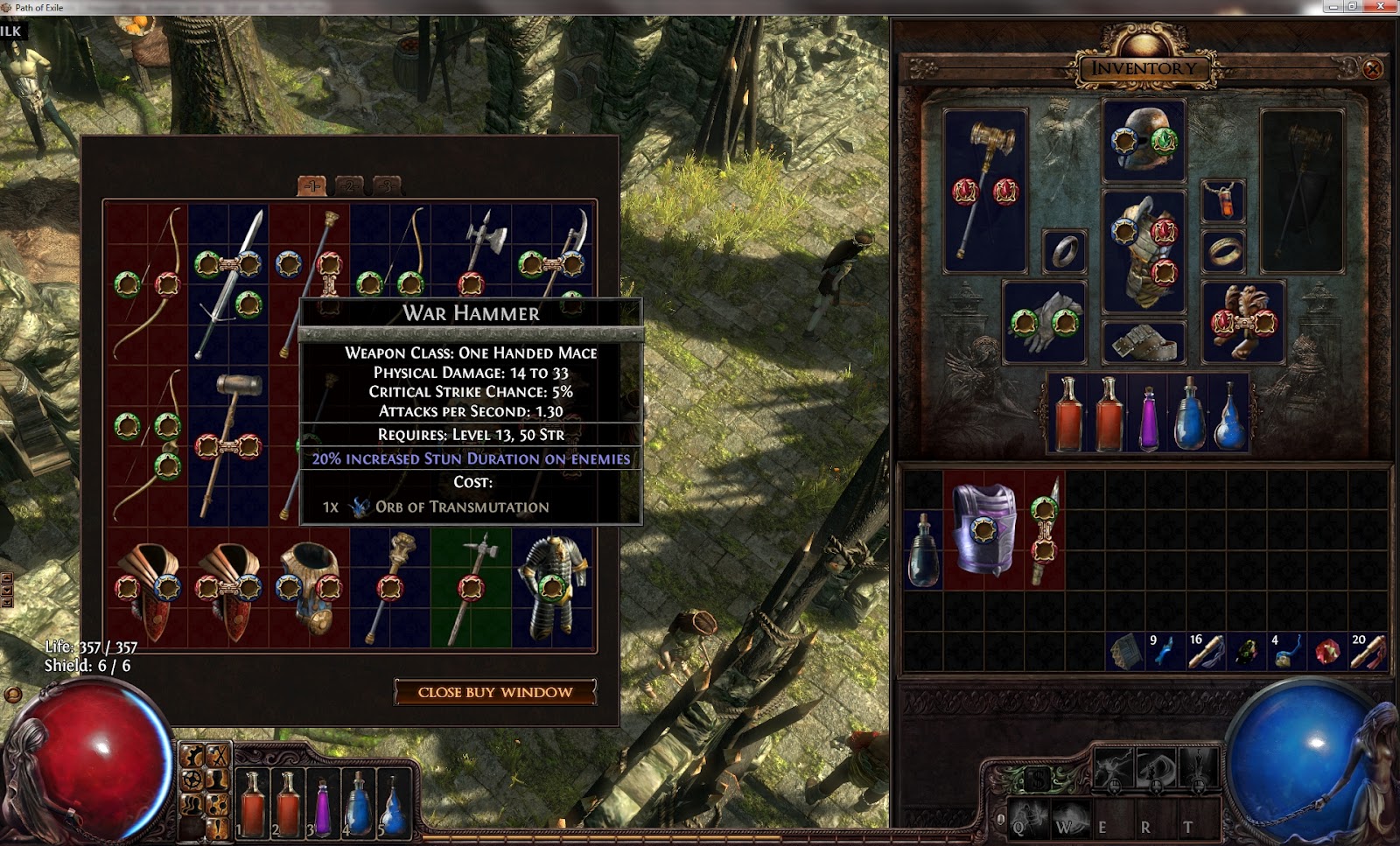
Task: Select the purple chest armour in the backpack
Action: click(985, 528)
